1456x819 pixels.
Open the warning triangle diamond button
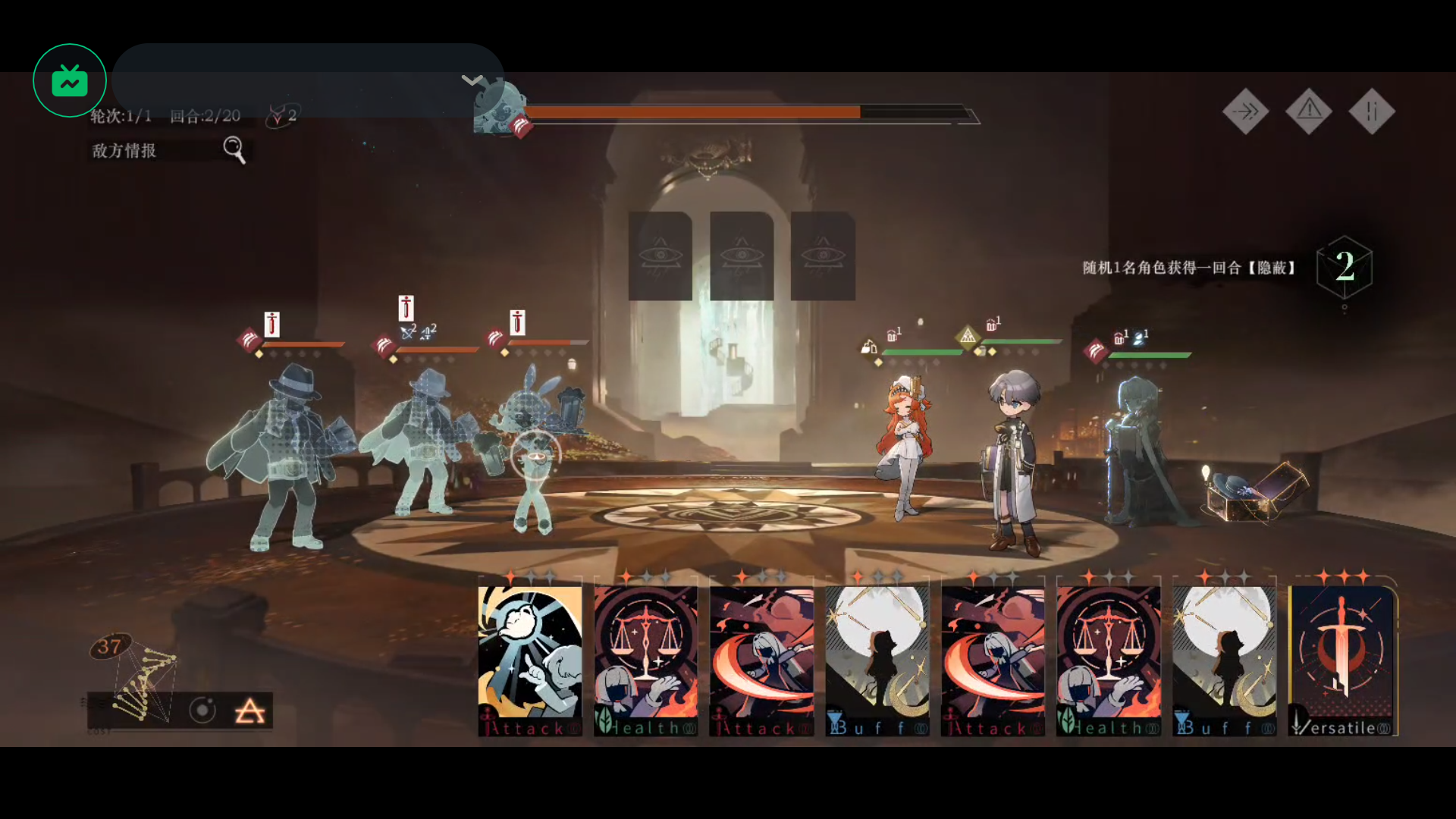coord(1309,112)
